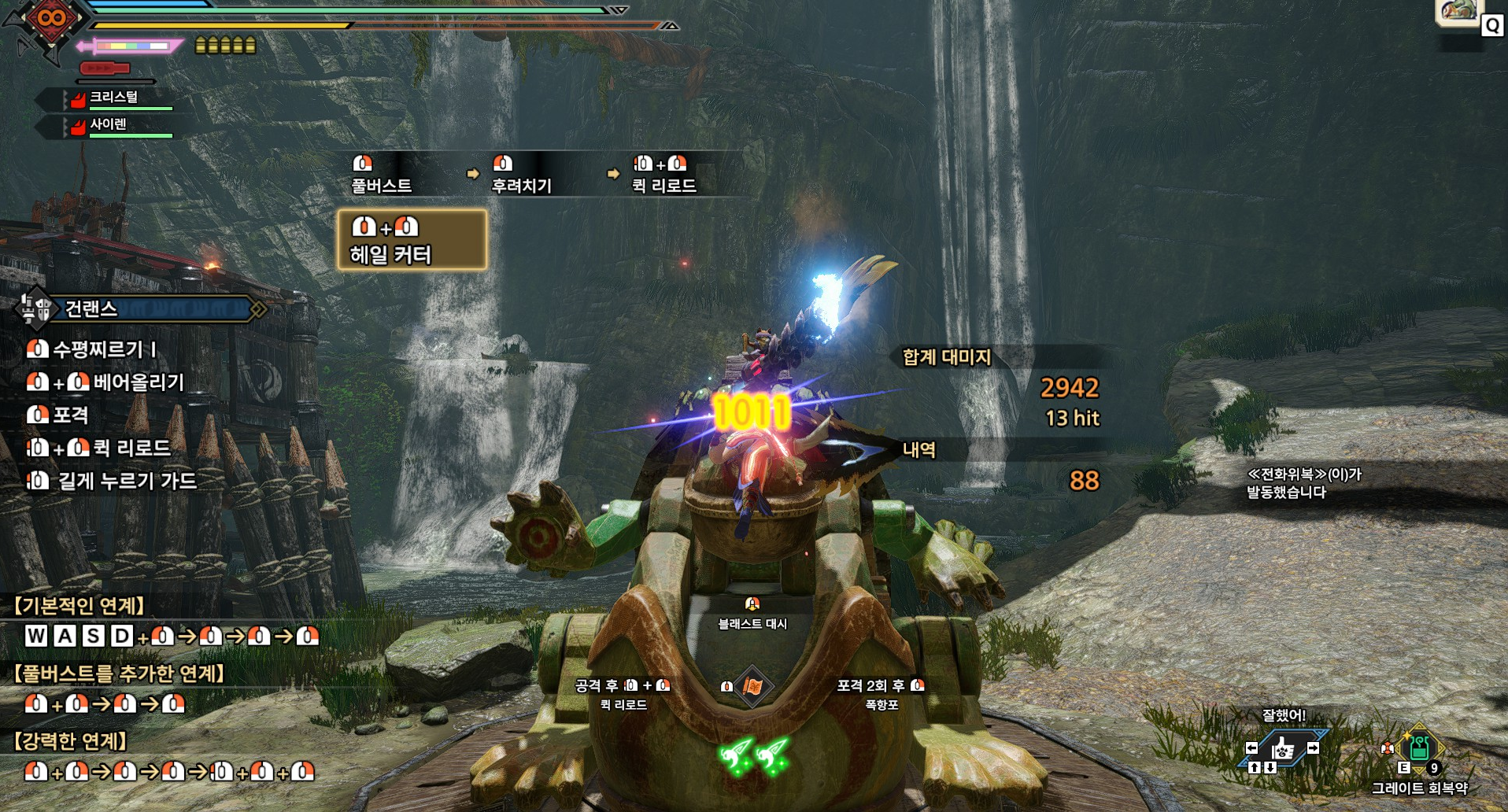1508x812 pixels.
Task: Click the 블래스트 대시 silkbind icon
Action: 752,604
